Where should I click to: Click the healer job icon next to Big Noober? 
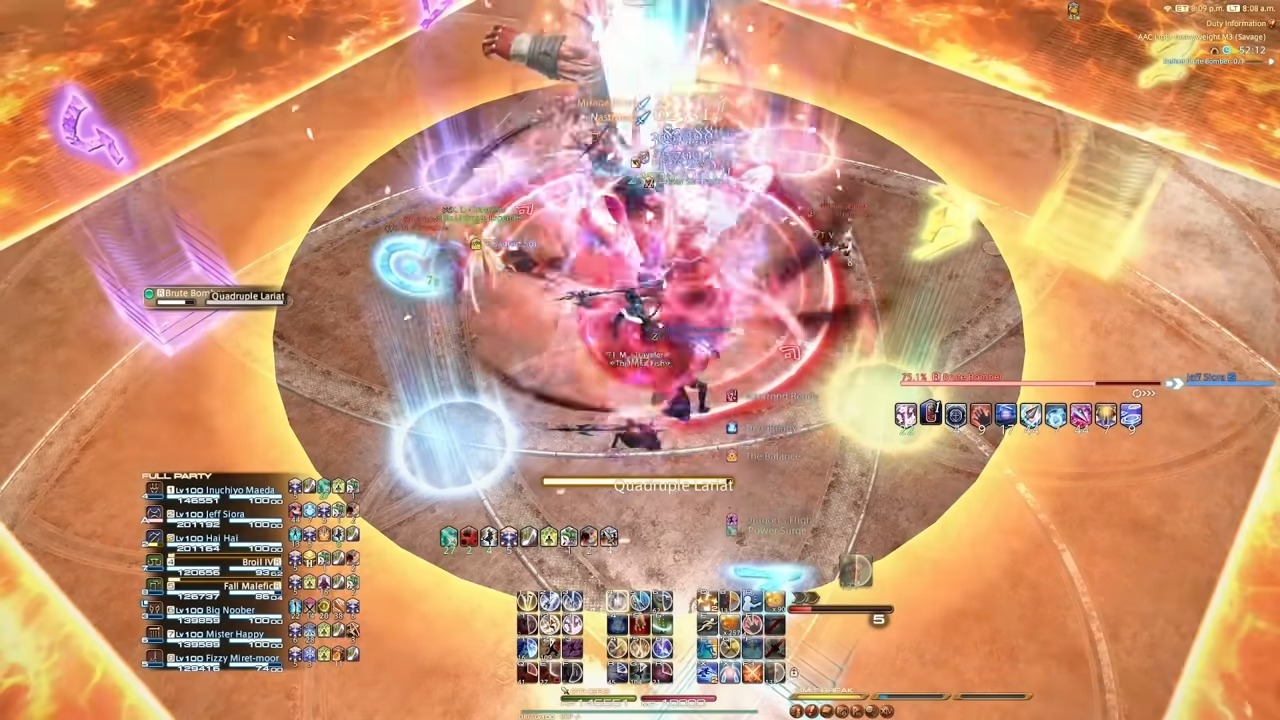tap(153, 610)
